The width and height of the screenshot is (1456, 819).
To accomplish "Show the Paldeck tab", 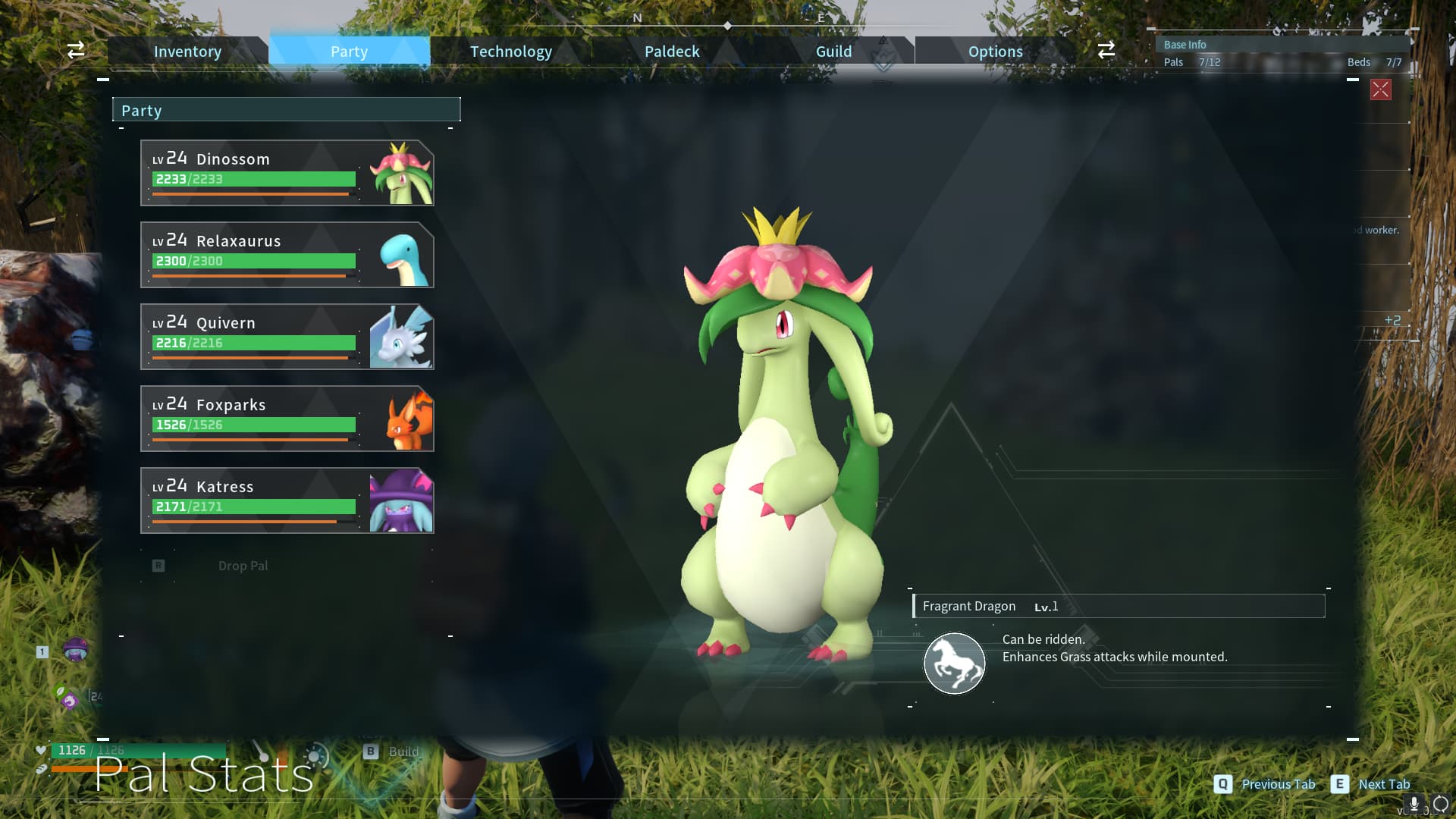I will [x=672, y=52].
